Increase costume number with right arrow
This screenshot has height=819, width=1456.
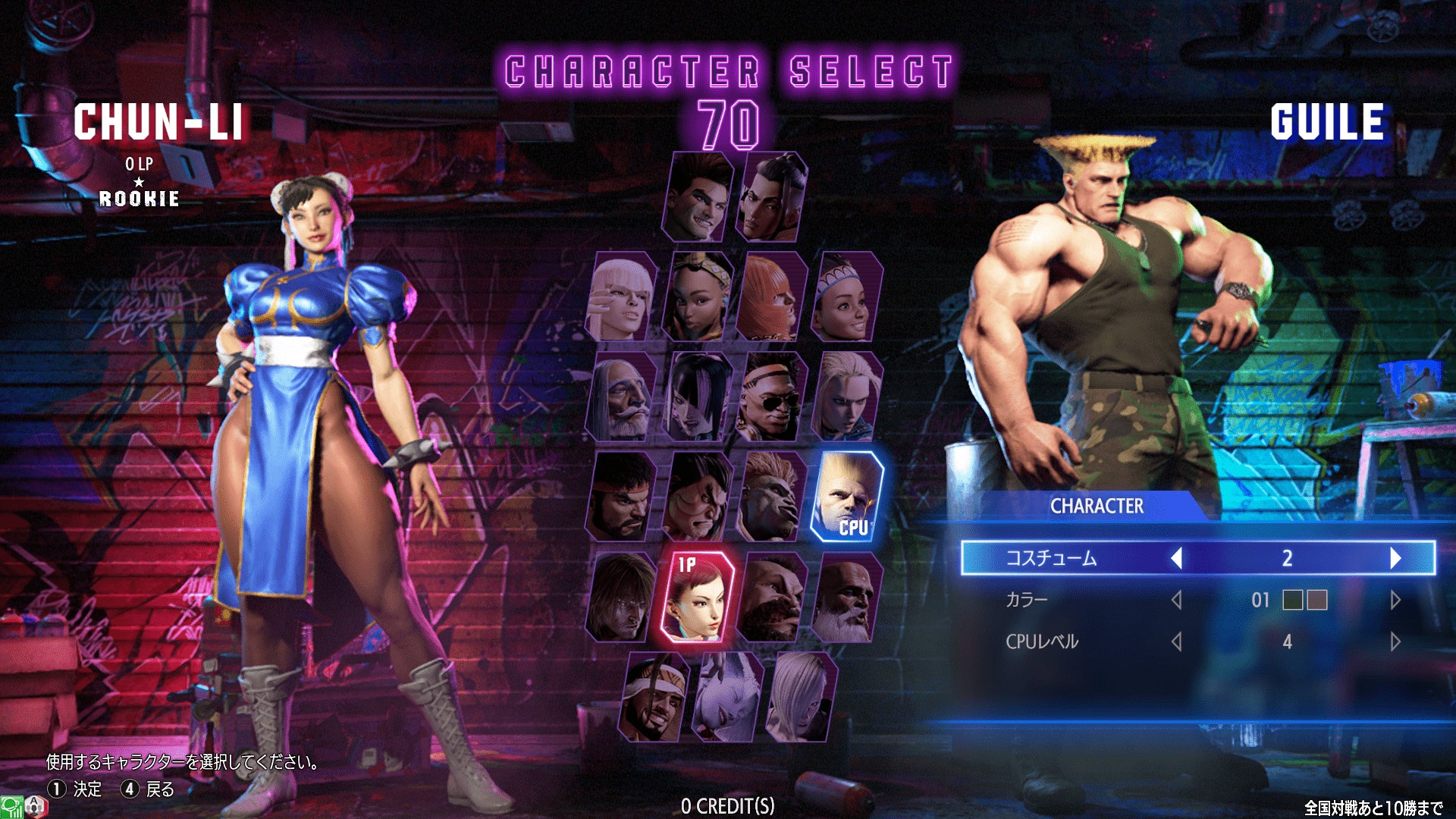1395,558
